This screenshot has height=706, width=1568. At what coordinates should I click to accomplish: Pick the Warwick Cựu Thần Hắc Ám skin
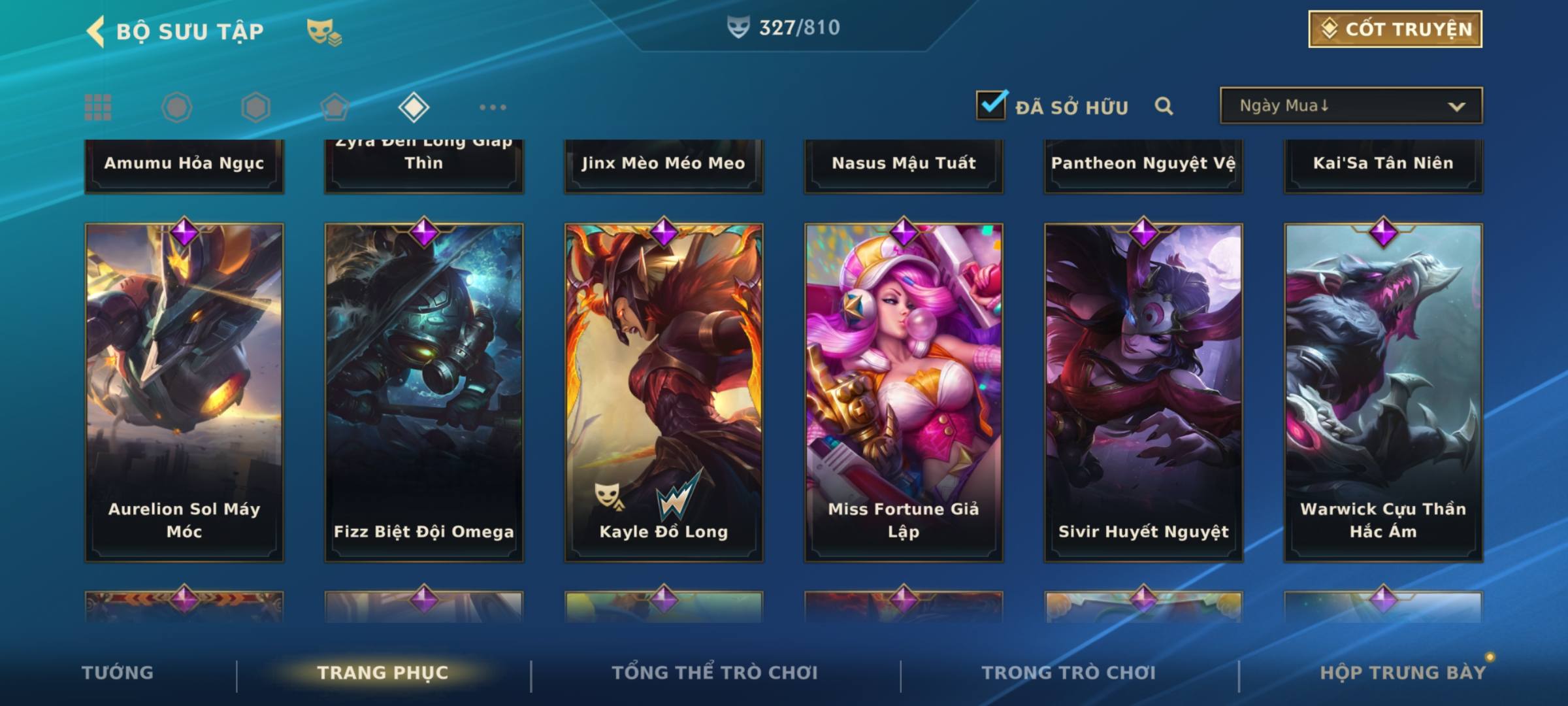click(x=1383, y=392)
